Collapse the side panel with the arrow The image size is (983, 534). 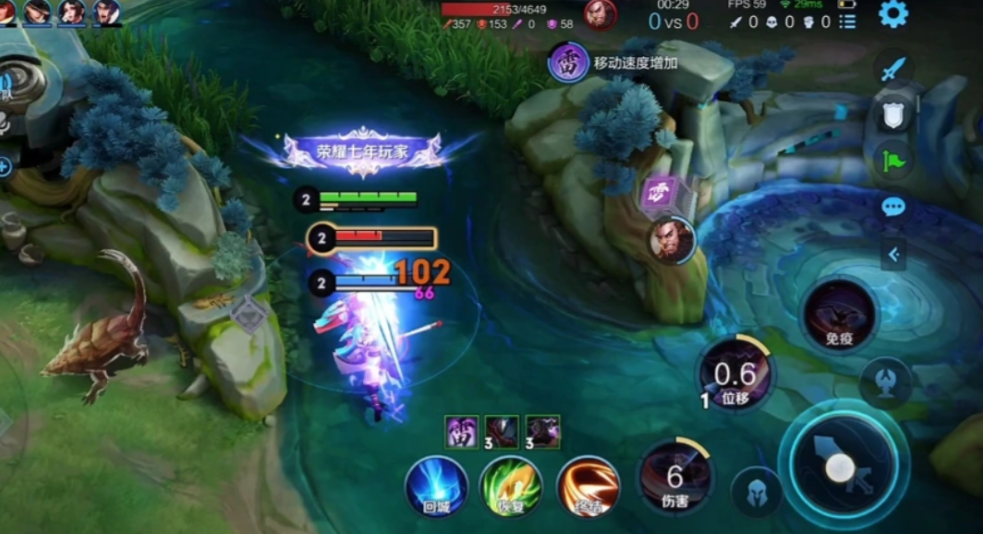[x=893, y=254]
